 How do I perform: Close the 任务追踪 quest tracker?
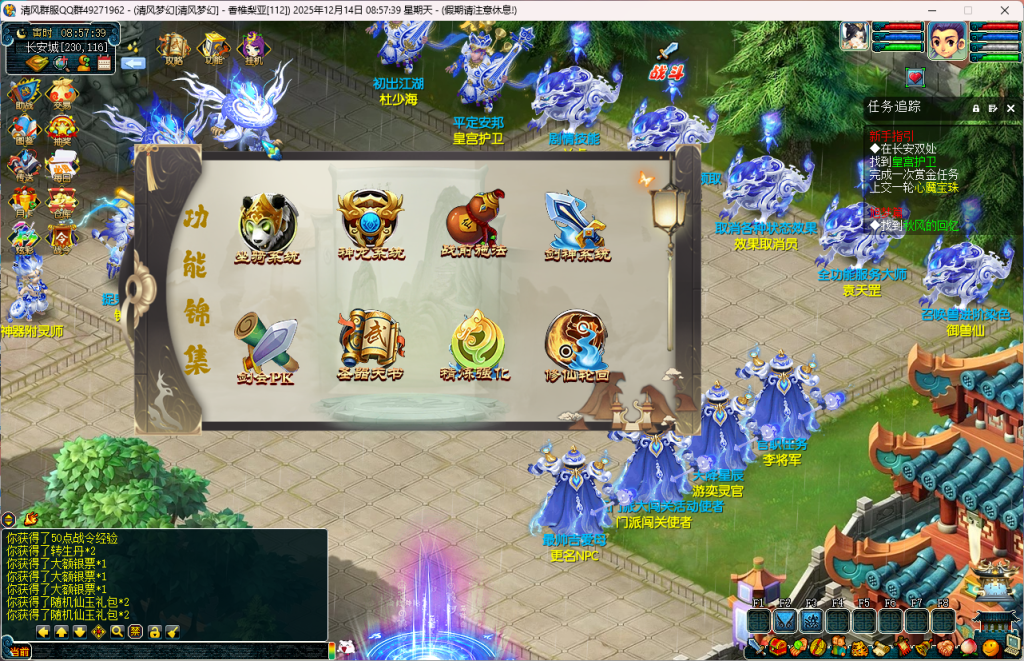pyautogui.click(x=1010, y=108)
